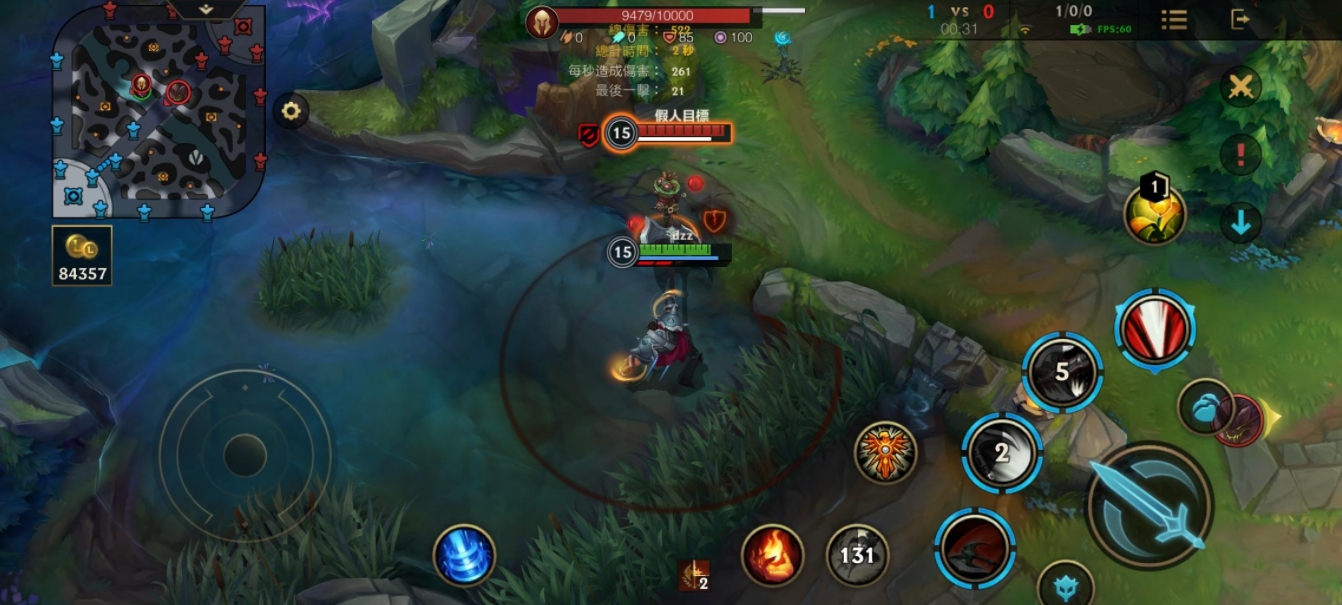Screen dimensions: 1342x605
Task: Click the exit game door icon
Action: [1241, 19]
